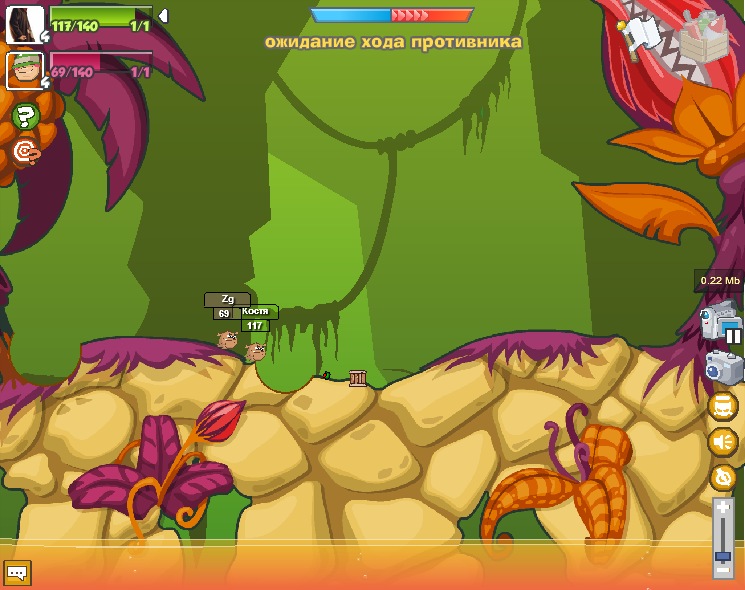Zoom out with the minus button
The height and width of the screenshot is (590, 745).
pos(723,572)
